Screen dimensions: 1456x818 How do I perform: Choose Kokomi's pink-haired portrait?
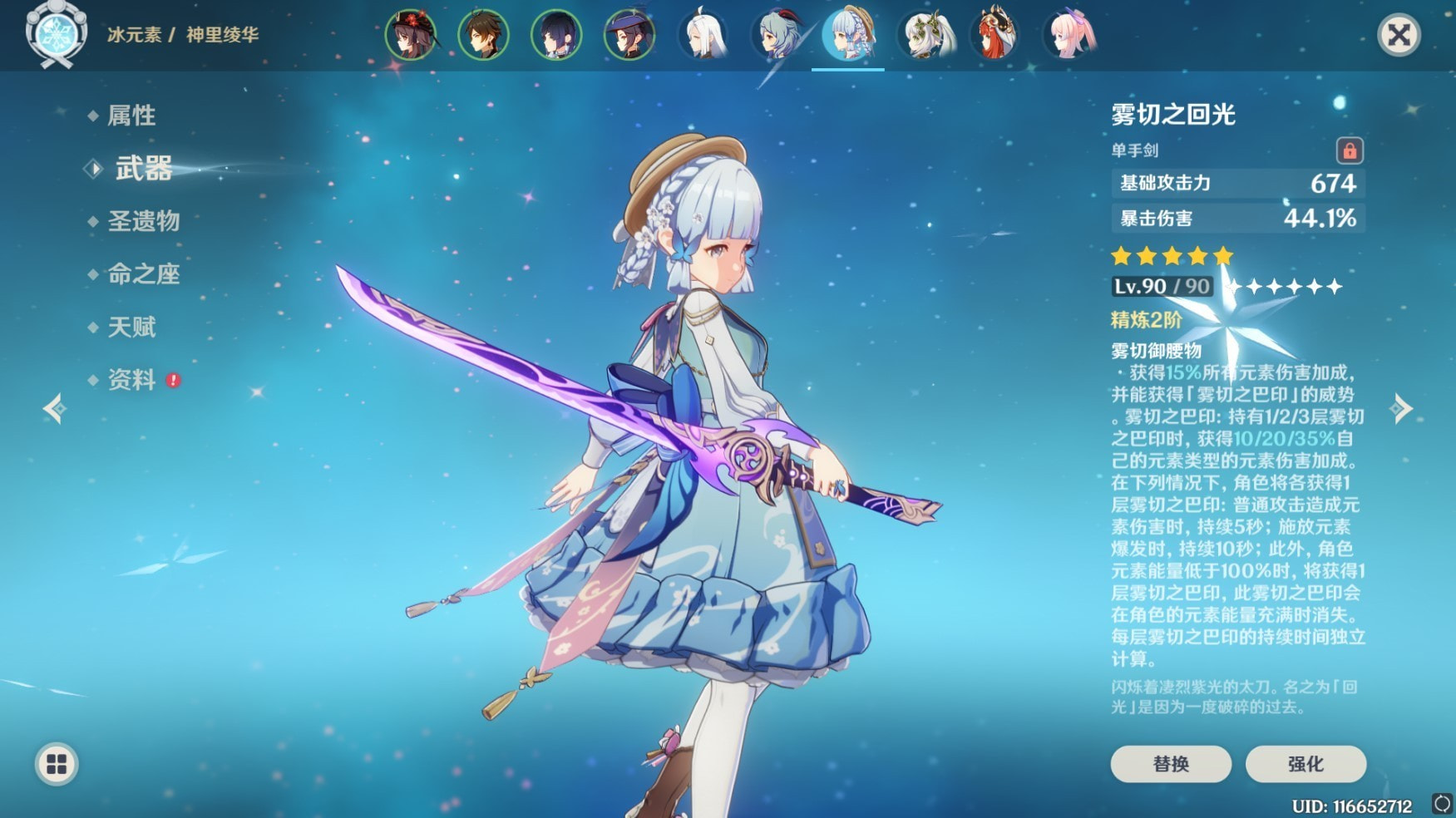[x=1070, y=35]
